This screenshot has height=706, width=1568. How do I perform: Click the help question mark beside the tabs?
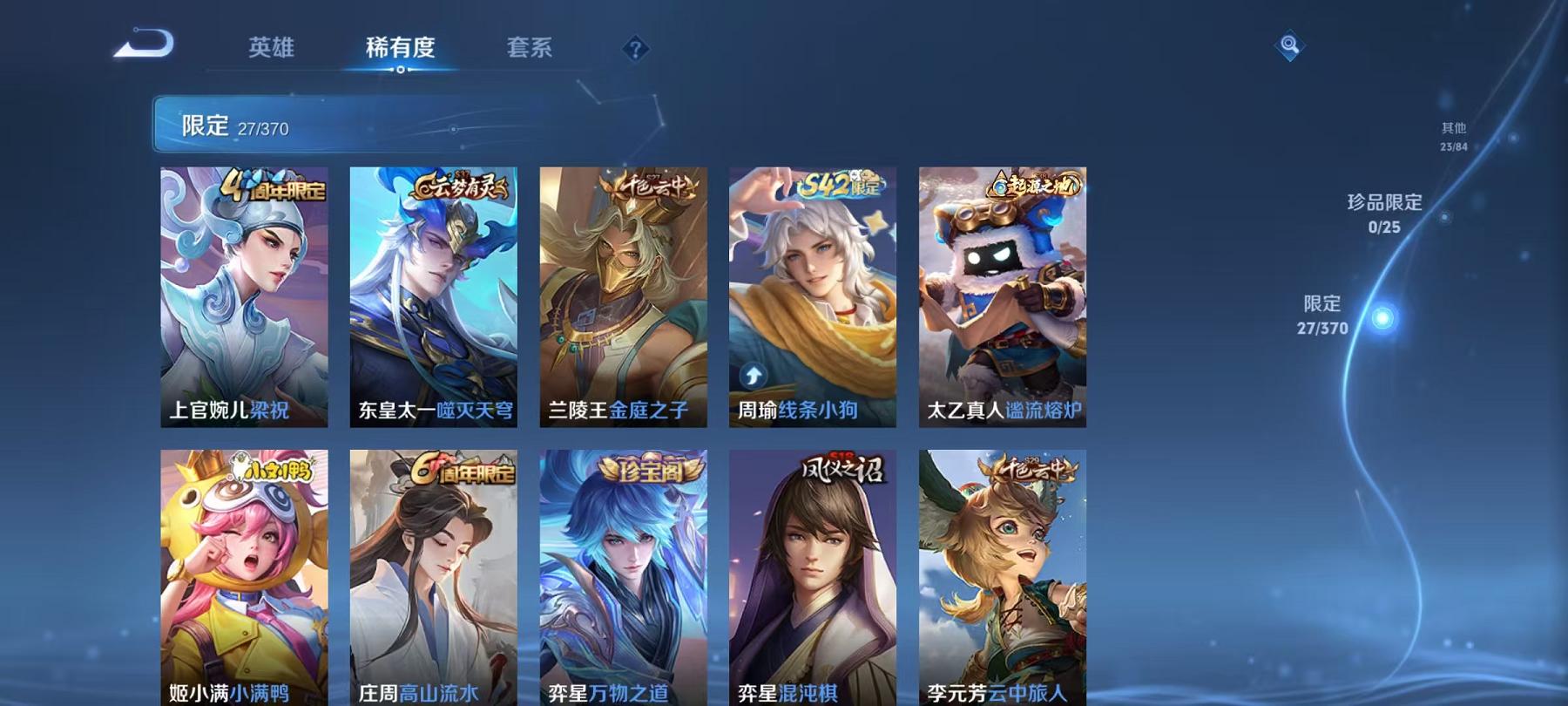pos(635,50)
